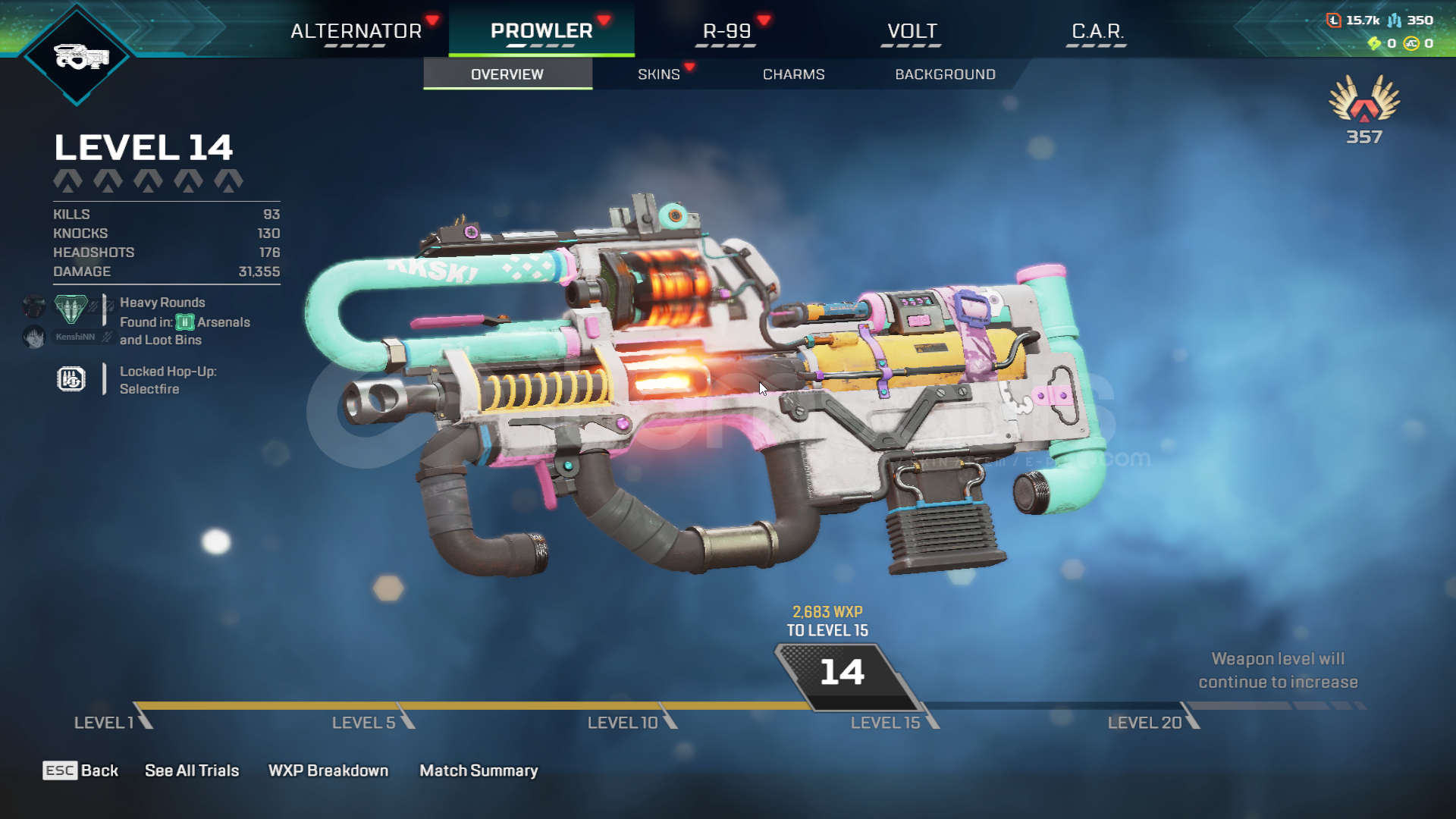Viewport: 1456px width, 819px height.
Task: Switch to the C.A.R. weapon tab
Action: 1097,31
